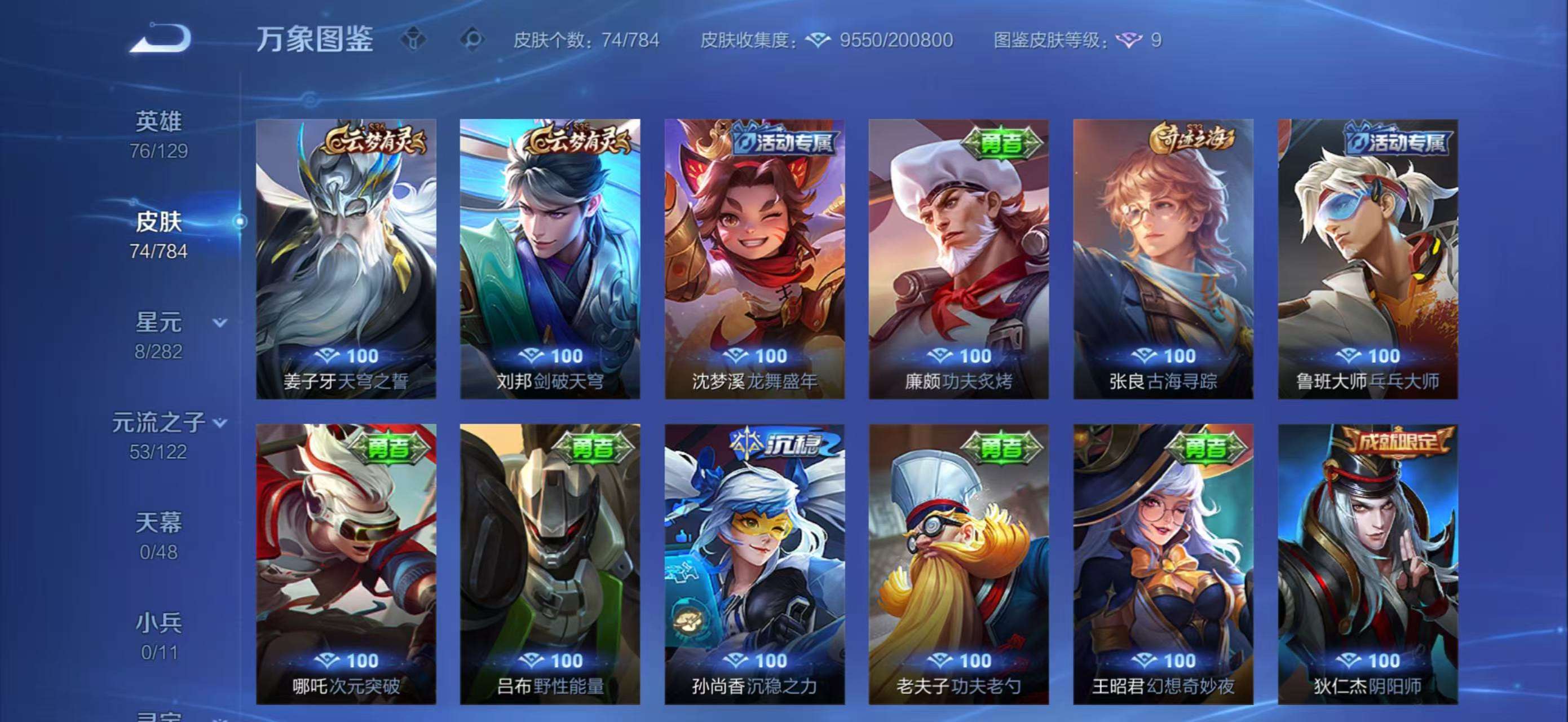
Task: Select the 皮肤 sidebar entry
Action: 160,222
